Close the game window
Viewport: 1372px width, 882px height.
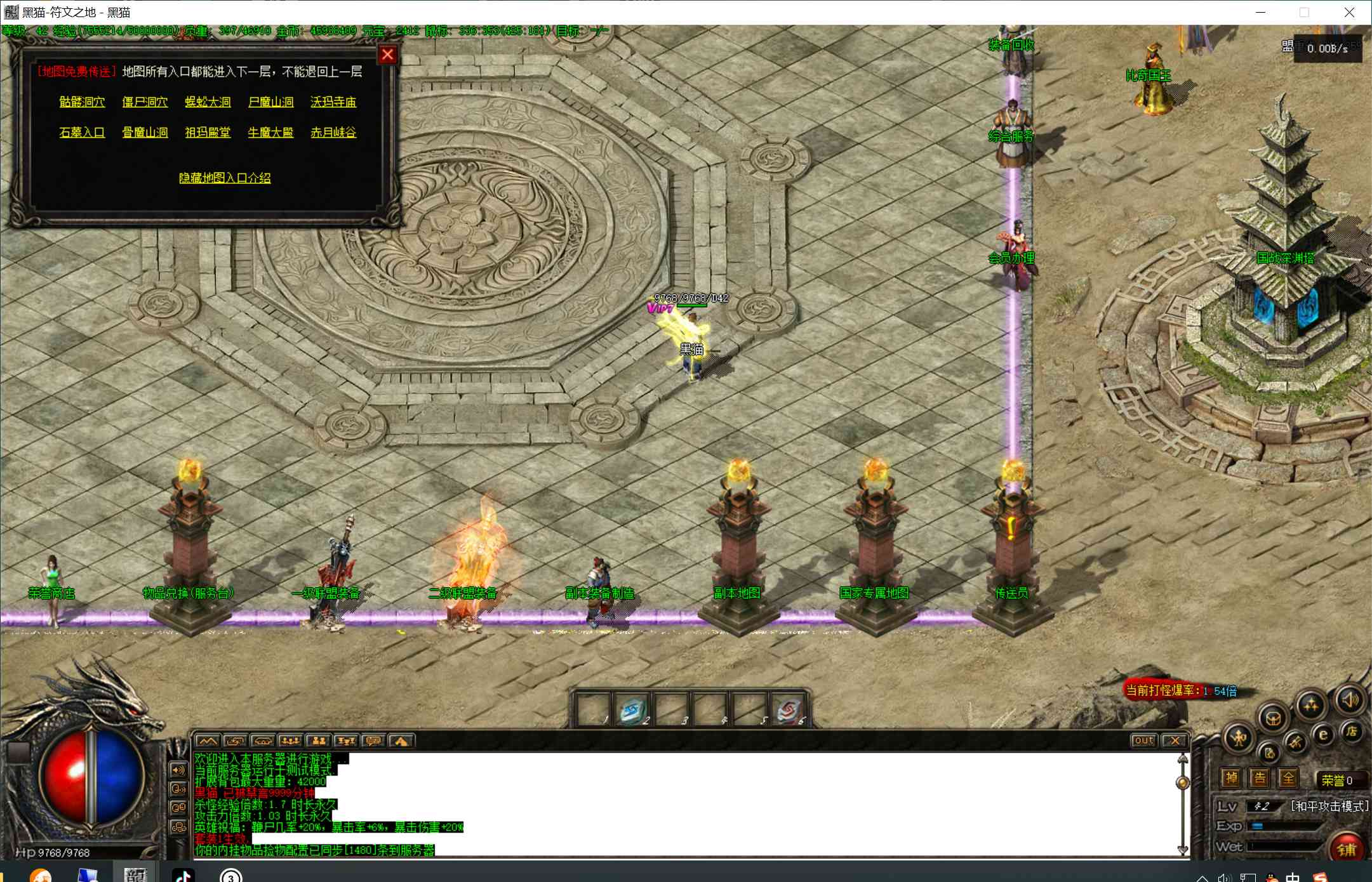click(x=1349, y=12)
